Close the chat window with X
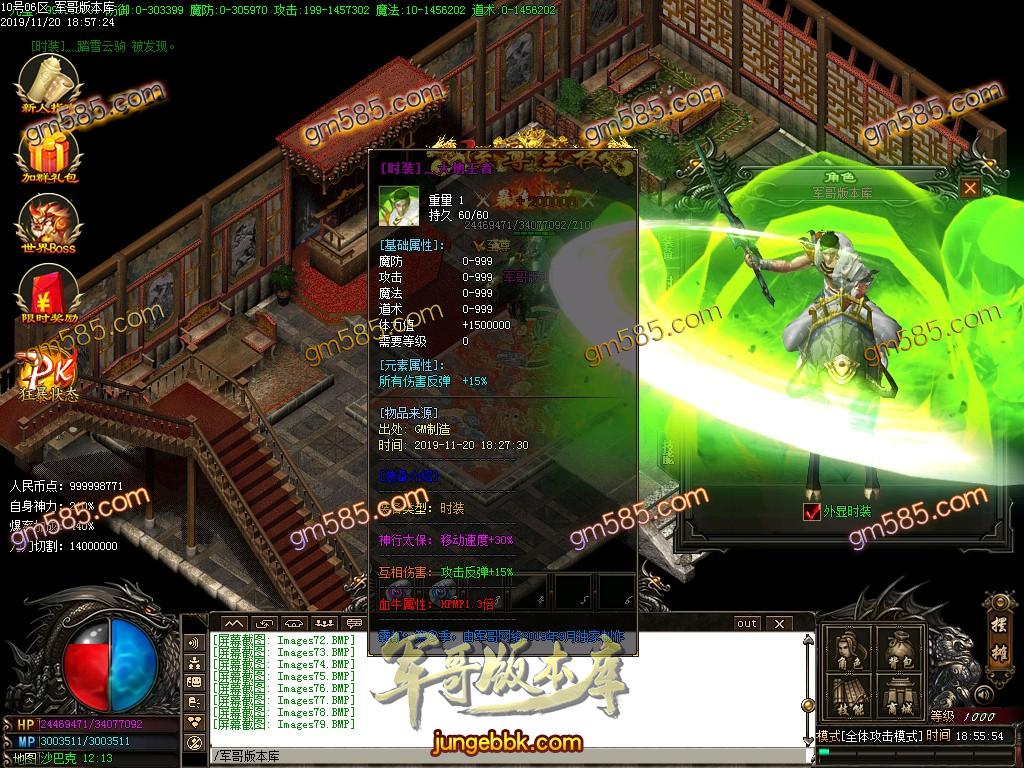The image size is (1024, 768). [778, 623]
